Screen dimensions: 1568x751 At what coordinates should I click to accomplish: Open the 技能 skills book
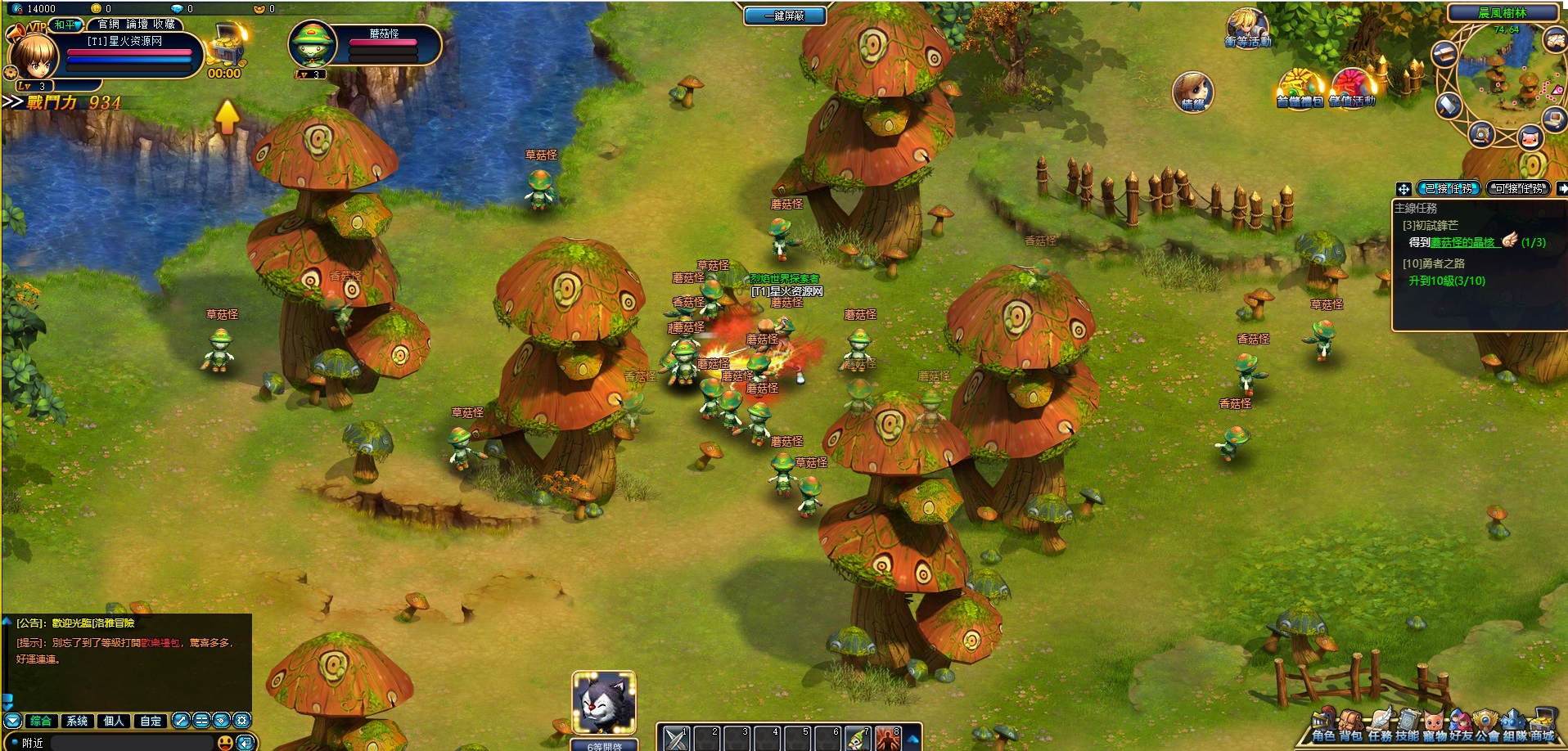tap(1407, 726)
